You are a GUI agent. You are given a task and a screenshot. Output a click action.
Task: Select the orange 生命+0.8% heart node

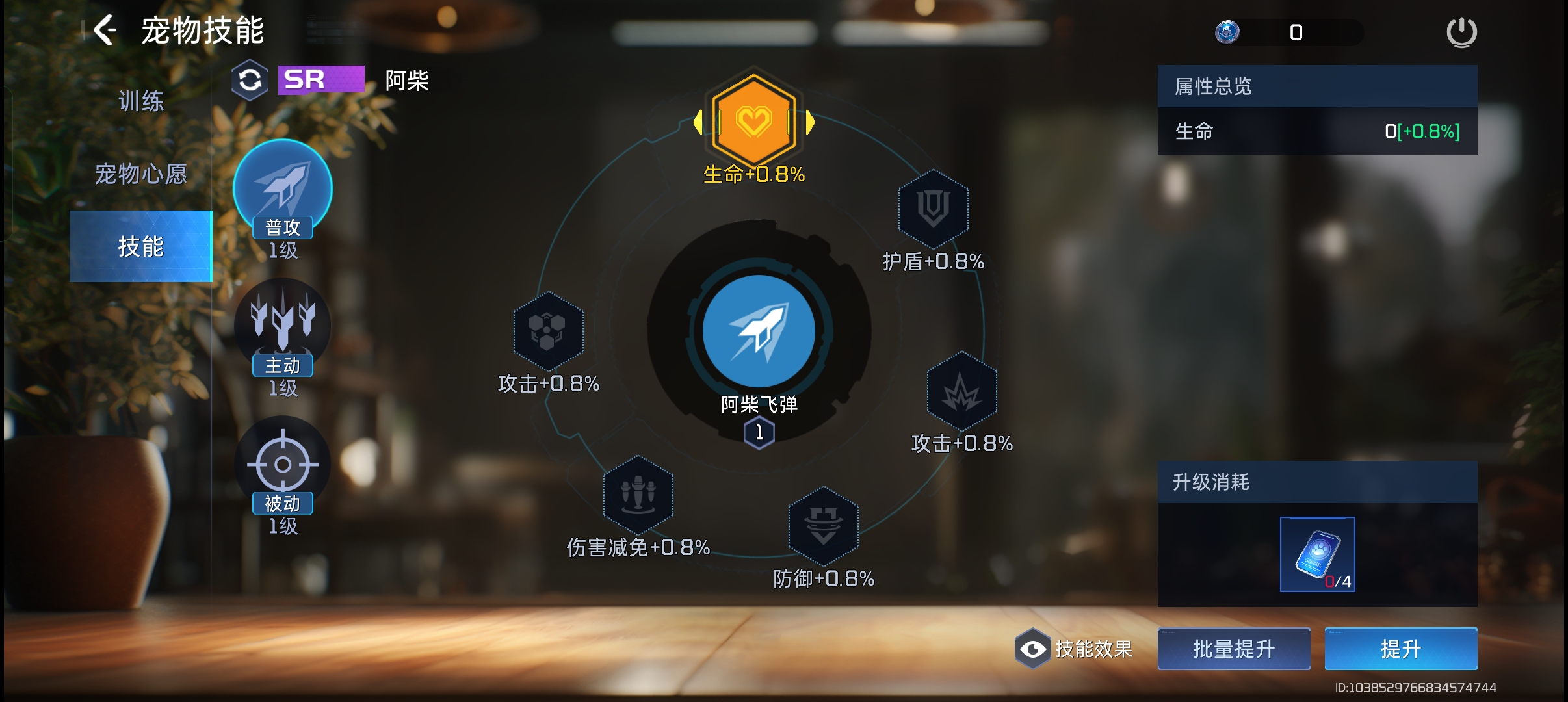click(x=754, y=120)
